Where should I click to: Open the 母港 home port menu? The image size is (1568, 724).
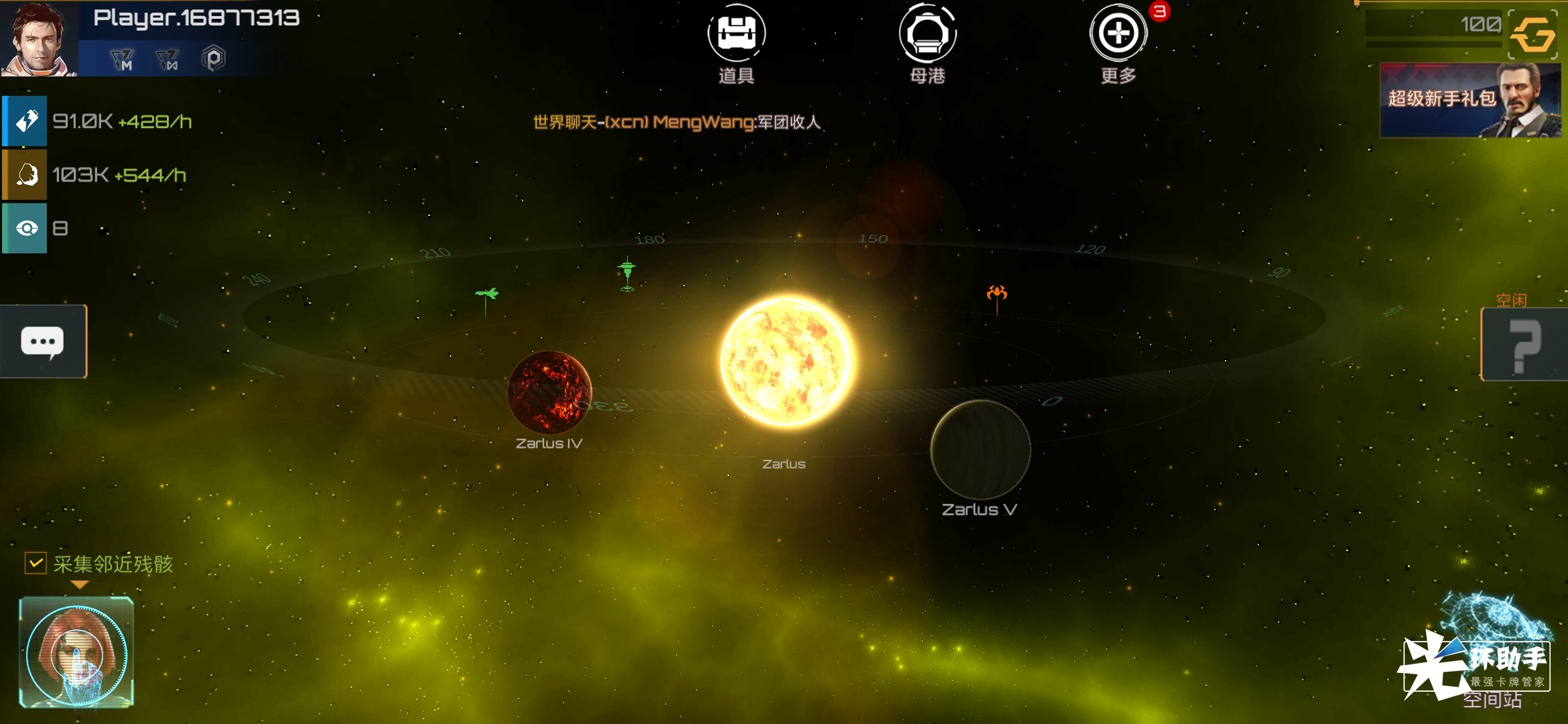click(x=927, y=35)
